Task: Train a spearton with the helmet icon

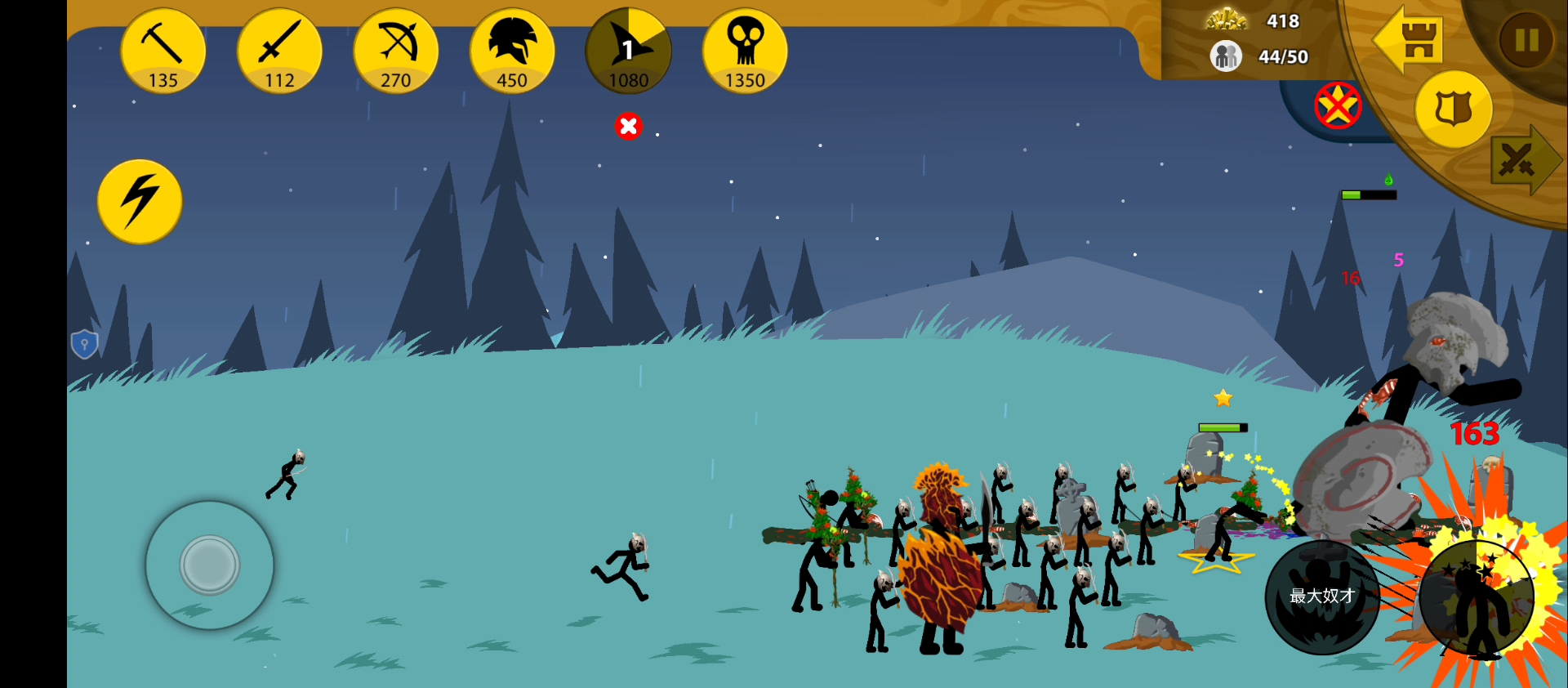Action: pyautogui.click(x=512, y=51)
